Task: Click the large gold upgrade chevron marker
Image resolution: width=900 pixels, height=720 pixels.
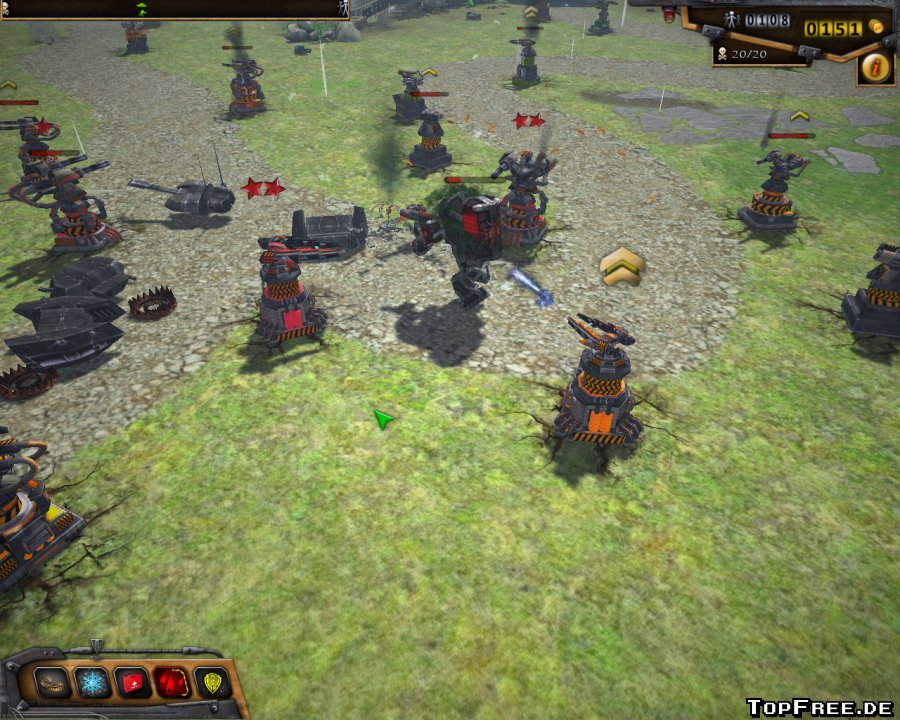Action: pos(621,265)
